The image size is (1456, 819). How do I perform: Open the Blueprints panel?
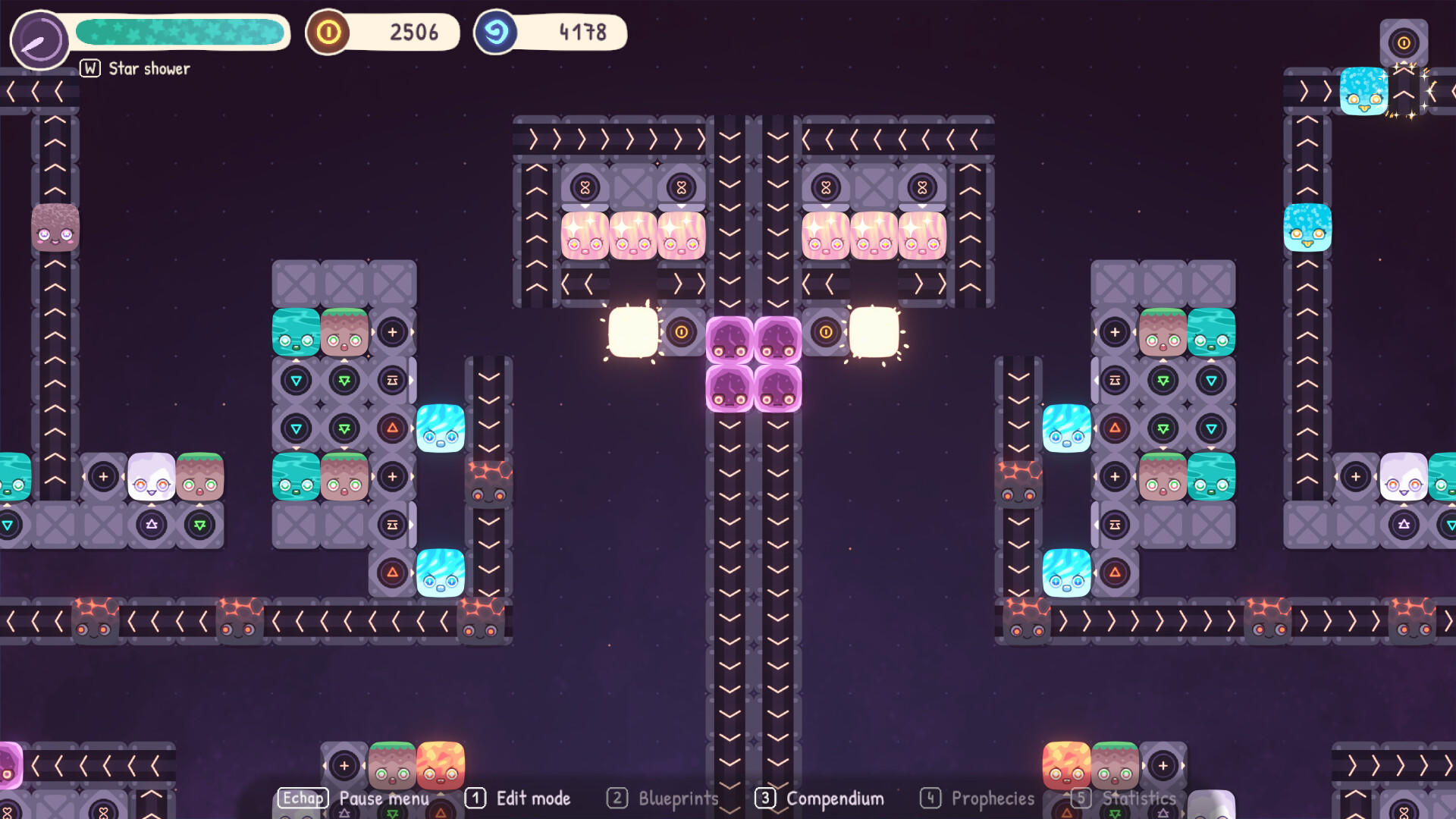[678, 799]
